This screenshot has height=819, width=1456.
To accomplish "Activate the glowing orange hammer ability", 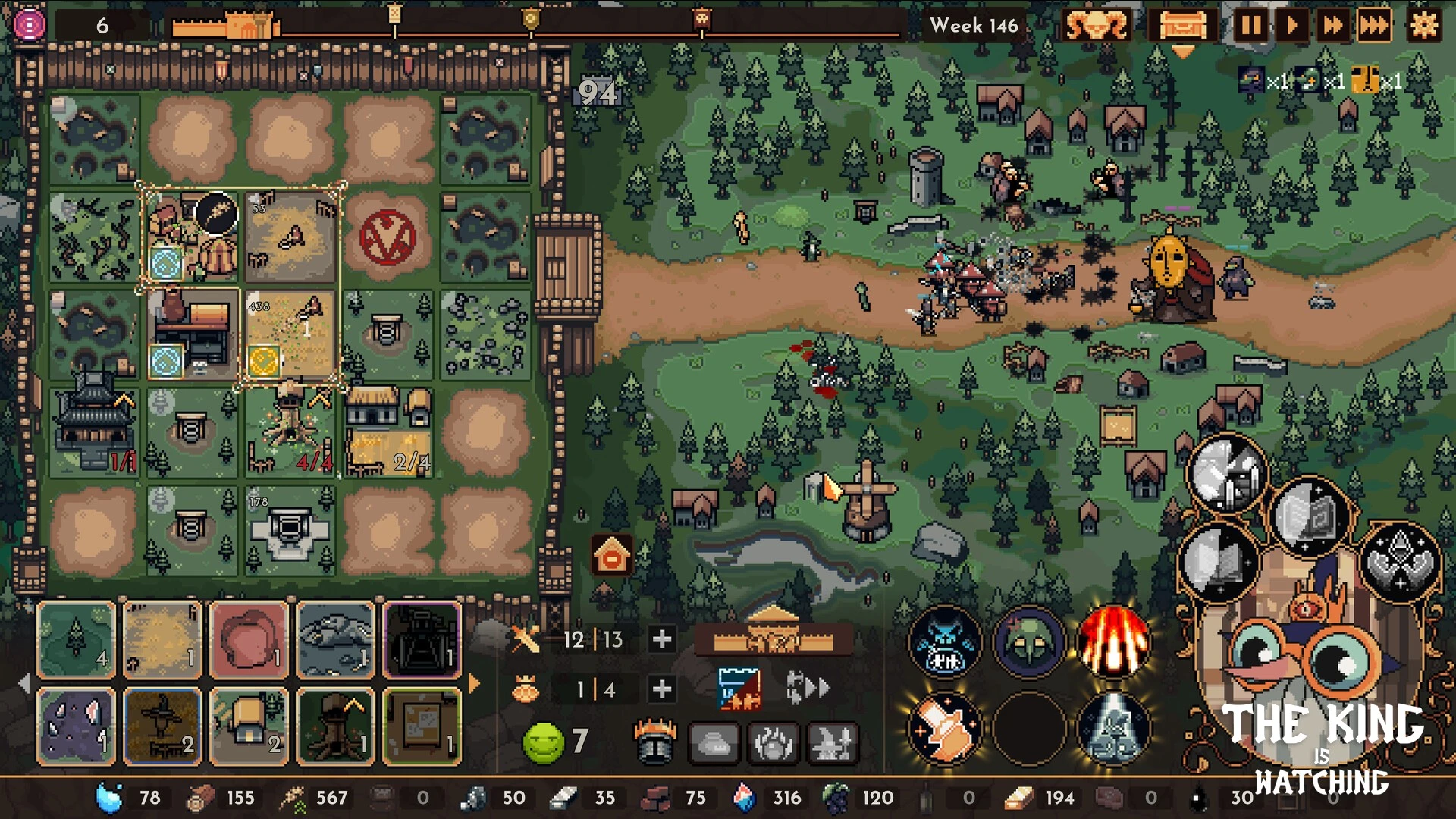I will click(945, 728).
